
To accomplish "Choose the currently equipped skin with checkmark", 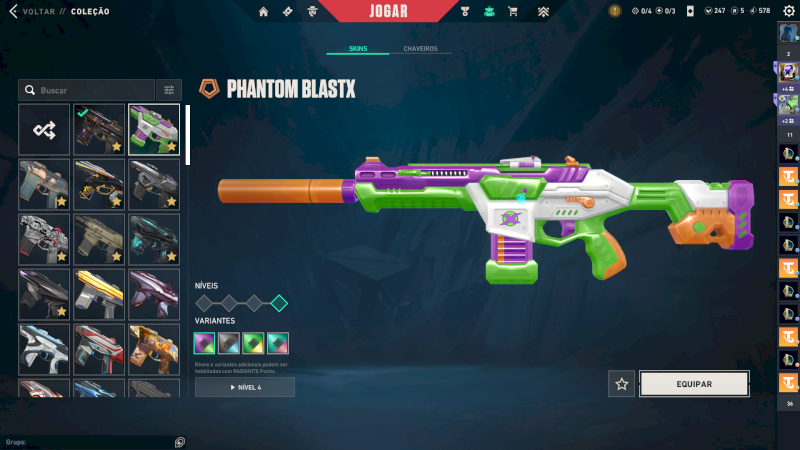I will (x=99, y=130).
